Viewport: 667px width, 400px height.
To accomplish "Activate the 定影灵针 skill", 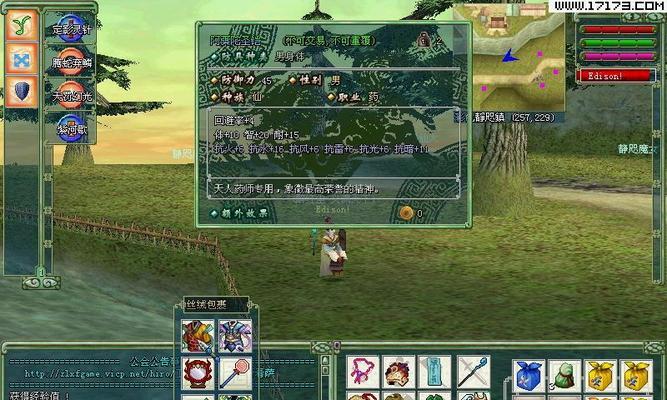I will click(72, 26).
